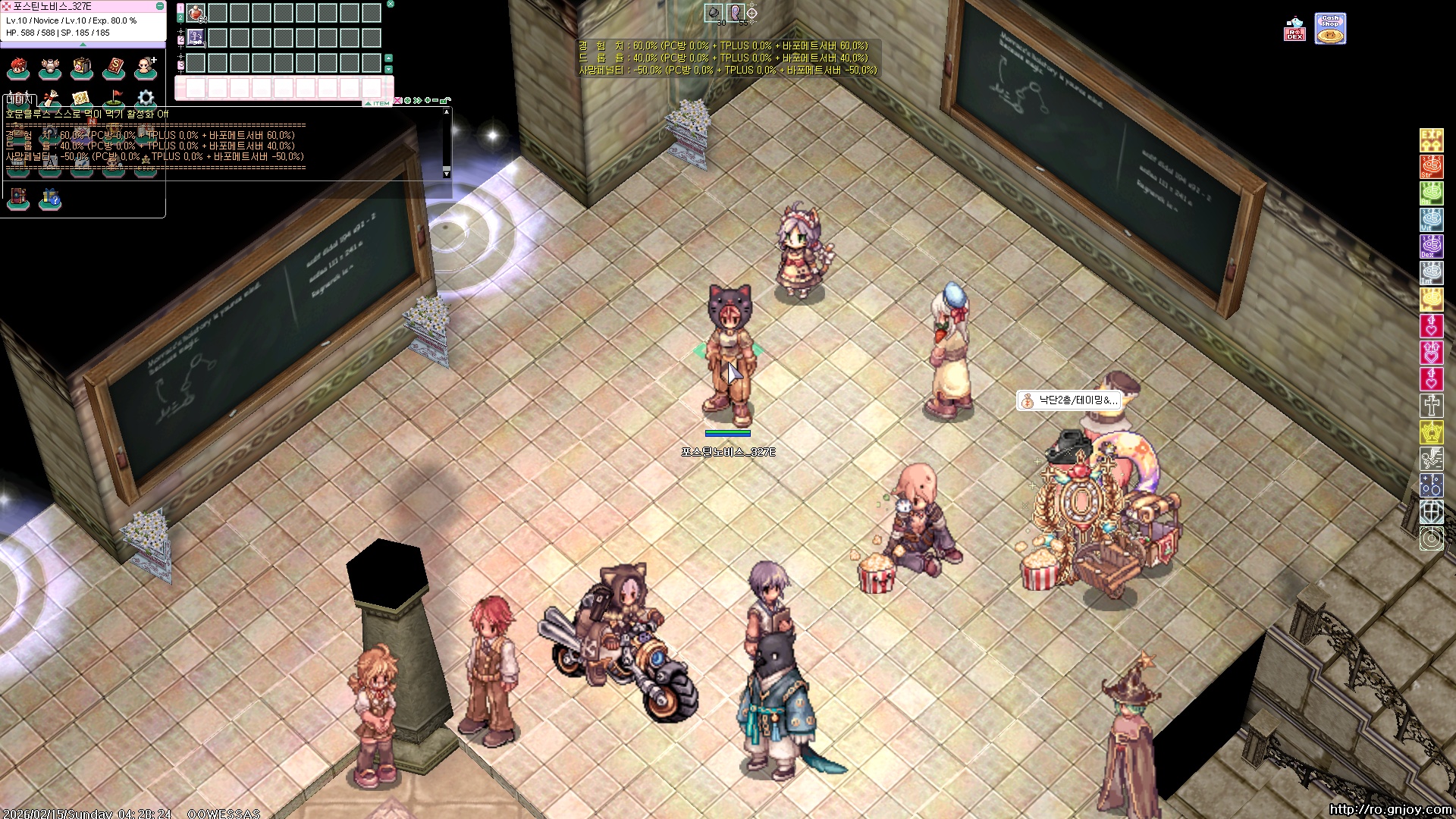Viewport: 1456px width, 819px height.
Task: Click the chat window lock icon
Action: tap(447, 100)
